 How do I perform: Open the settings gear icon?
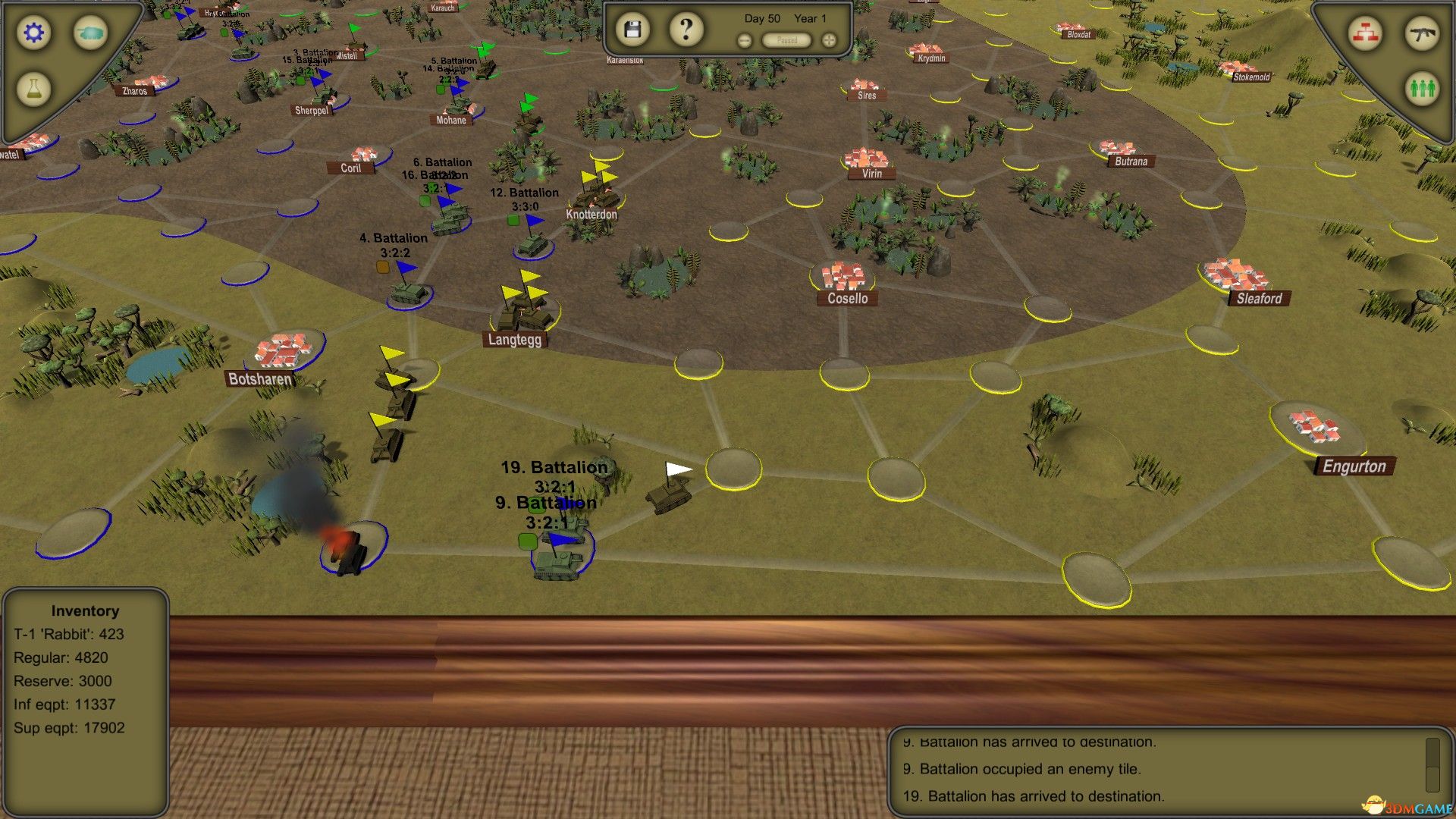[32, 33]
